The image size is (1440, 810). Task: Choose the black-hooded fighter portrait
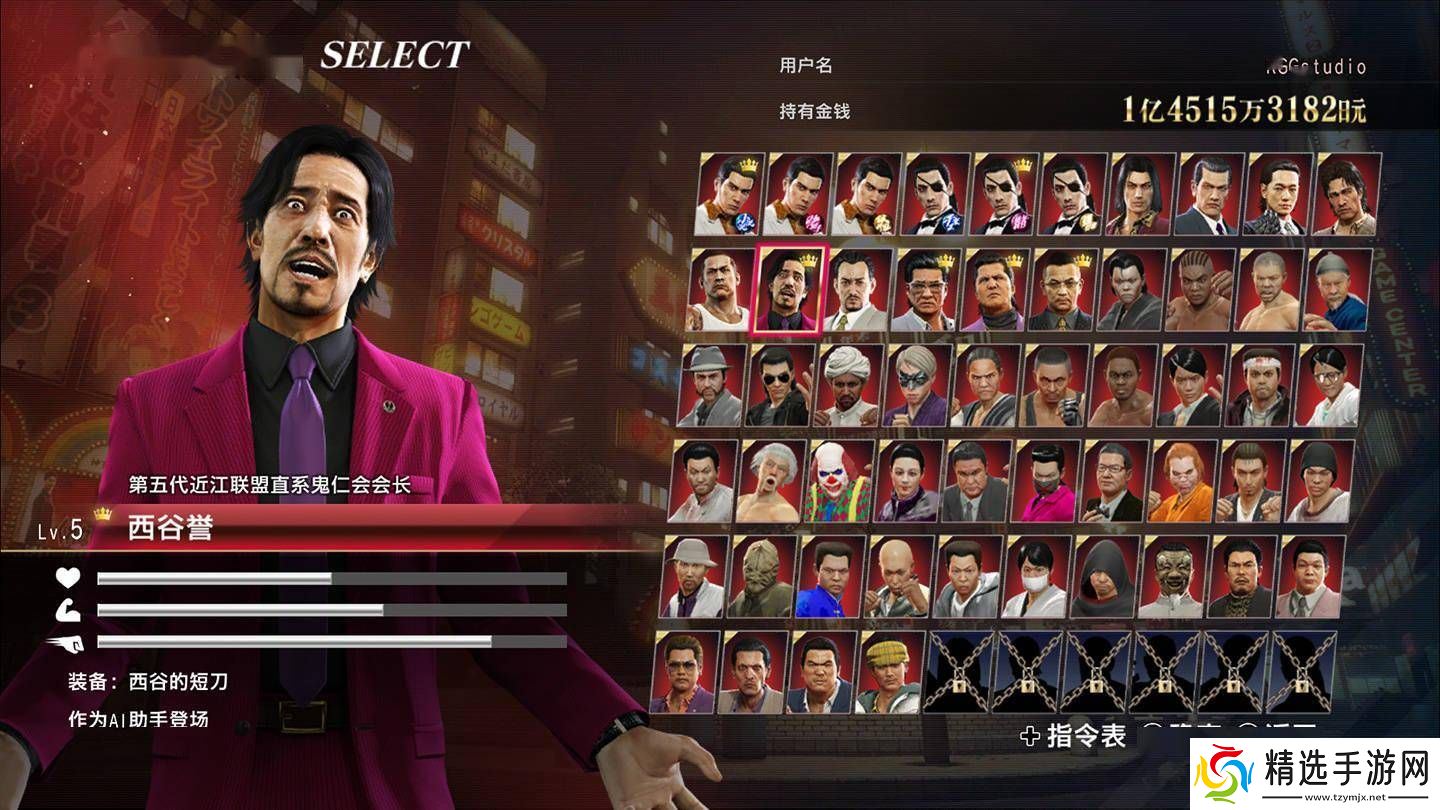pyautogui.click(x=1105, y=577)
